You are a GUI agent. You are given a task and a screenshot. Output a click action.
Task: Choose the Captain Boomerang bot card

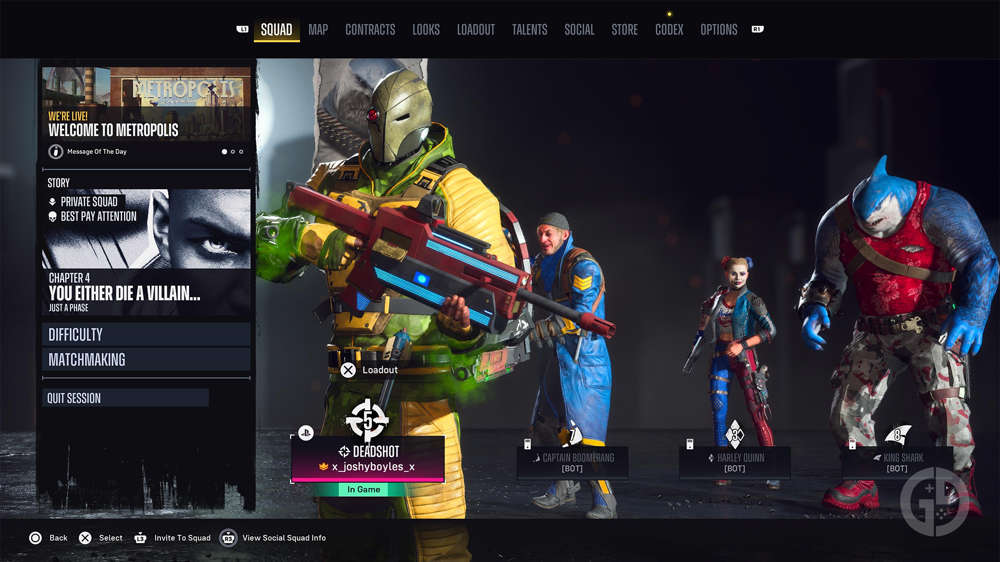tap(572, 462)
